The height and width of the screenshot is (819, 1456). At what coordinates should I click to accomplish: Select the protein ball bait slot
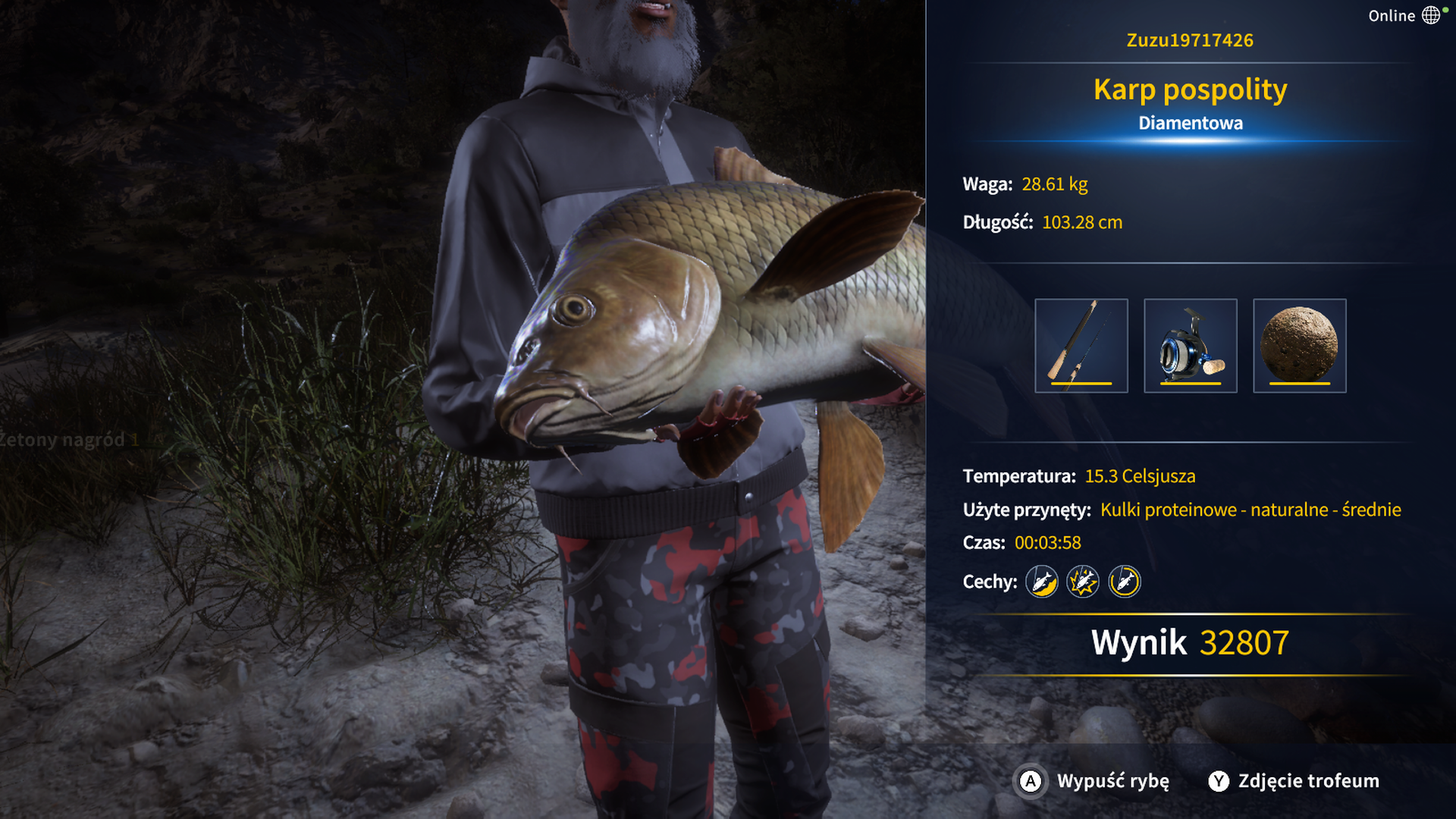[1299, 346]
